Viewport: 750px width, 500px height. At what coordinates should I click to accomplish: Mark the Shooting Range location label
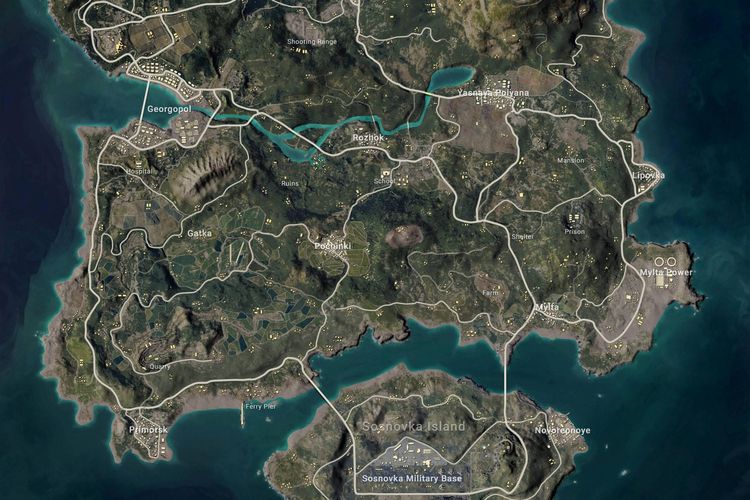click(x=313, y=41)
